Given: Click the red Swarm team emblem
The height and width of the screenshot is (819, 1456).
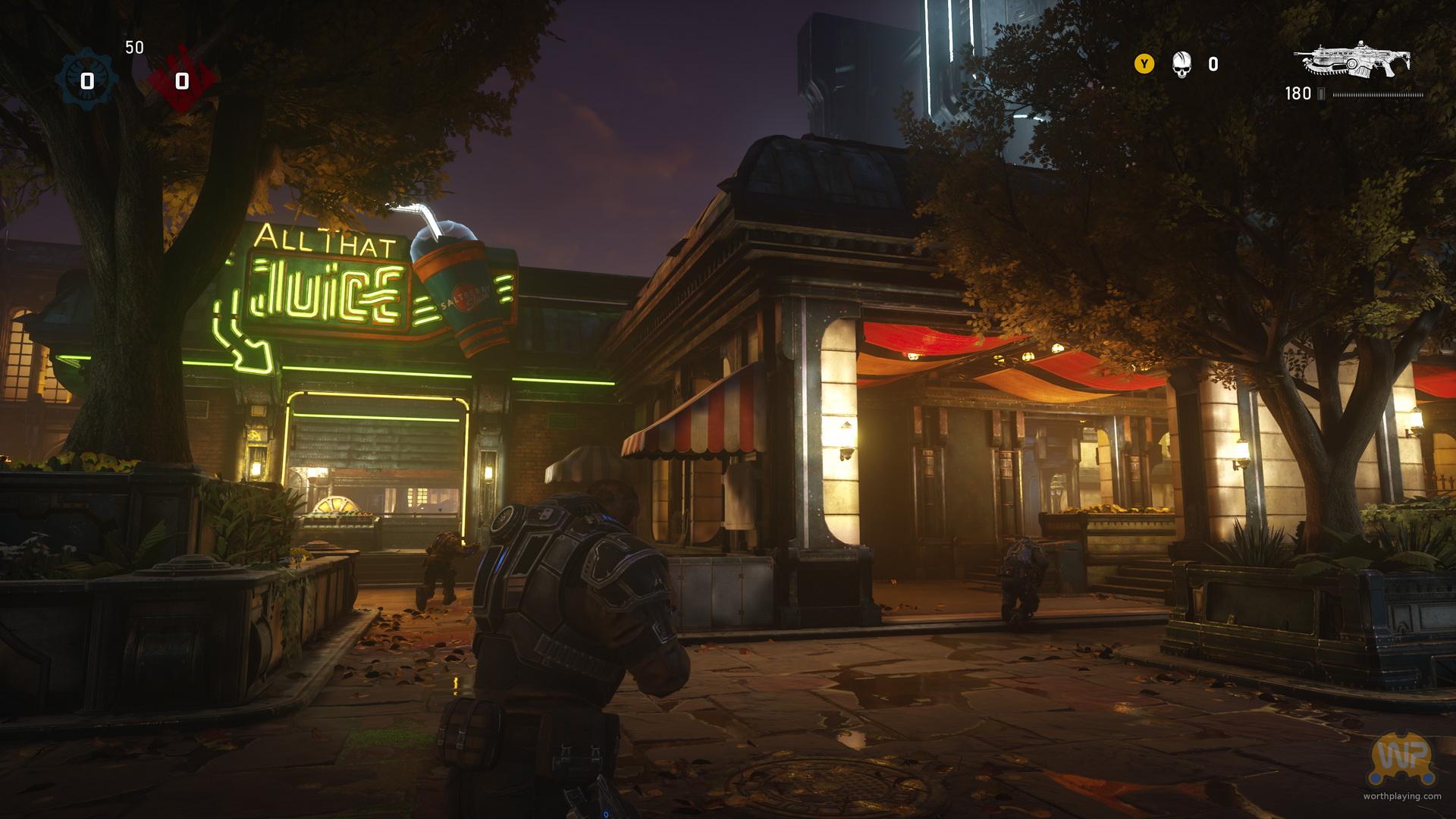Looking at the screenshot, I should pos(182,81).
